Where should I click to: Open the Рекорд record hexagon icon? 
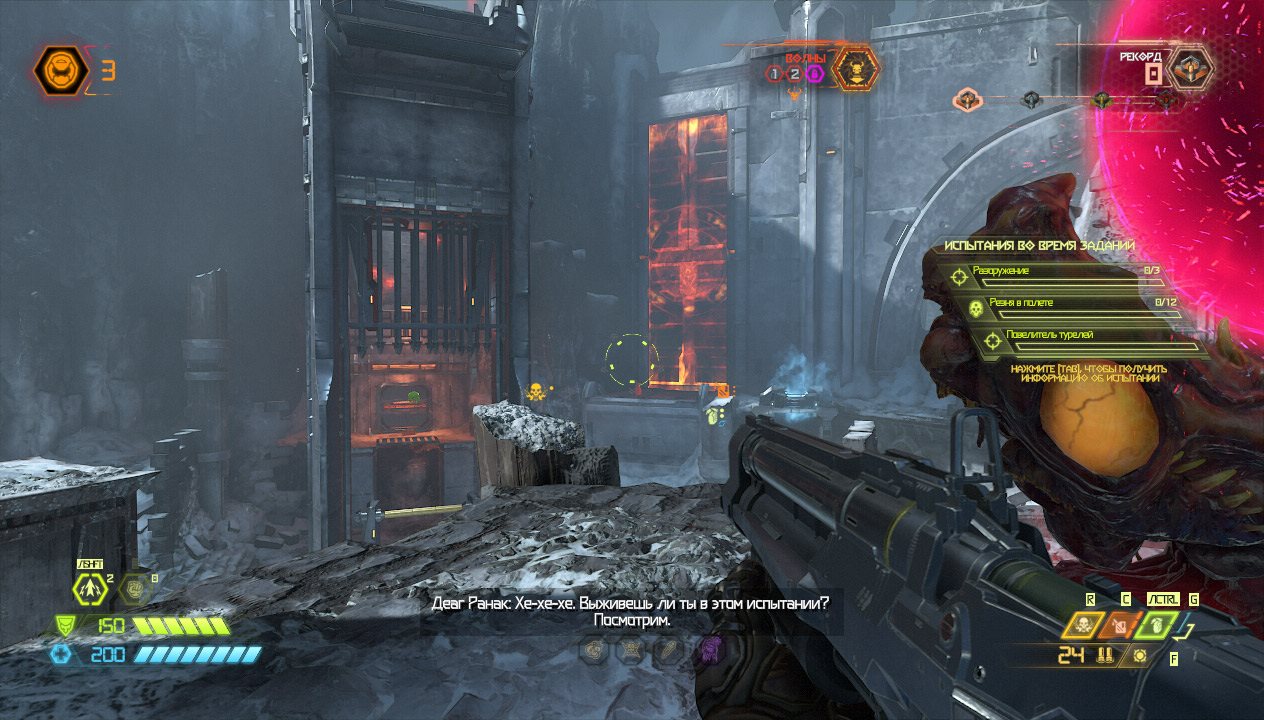[1192, 68]
